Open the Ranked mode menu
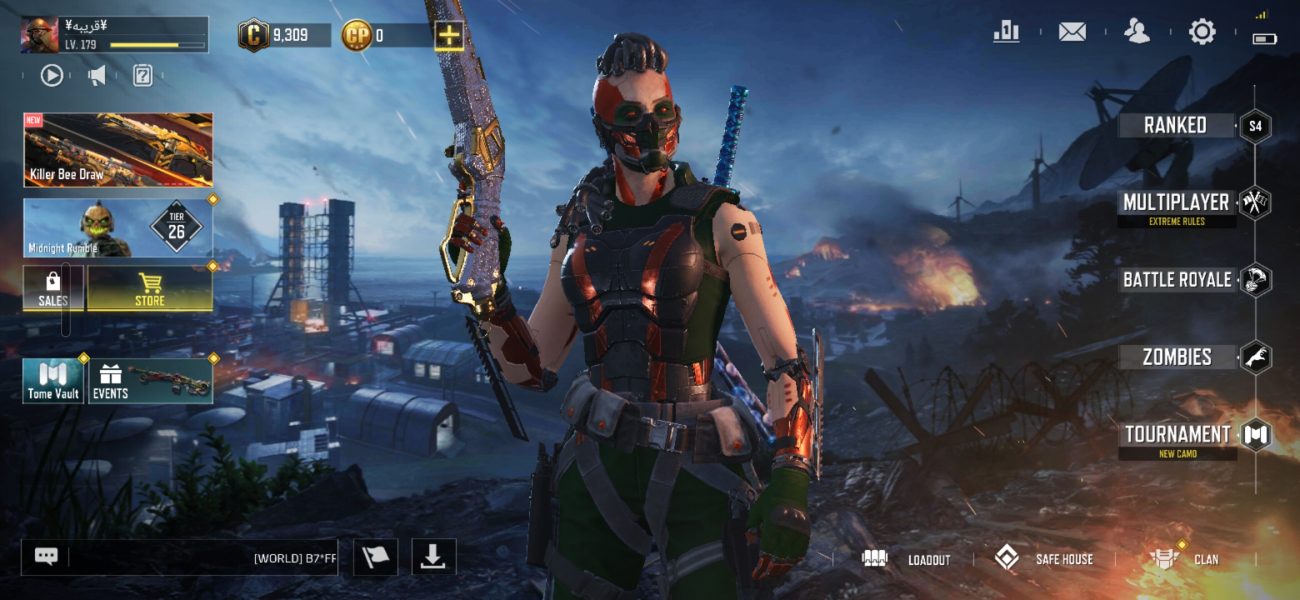Image resolution: width=1300 pixels, height=600 pixels. (x=1177, y=125)
